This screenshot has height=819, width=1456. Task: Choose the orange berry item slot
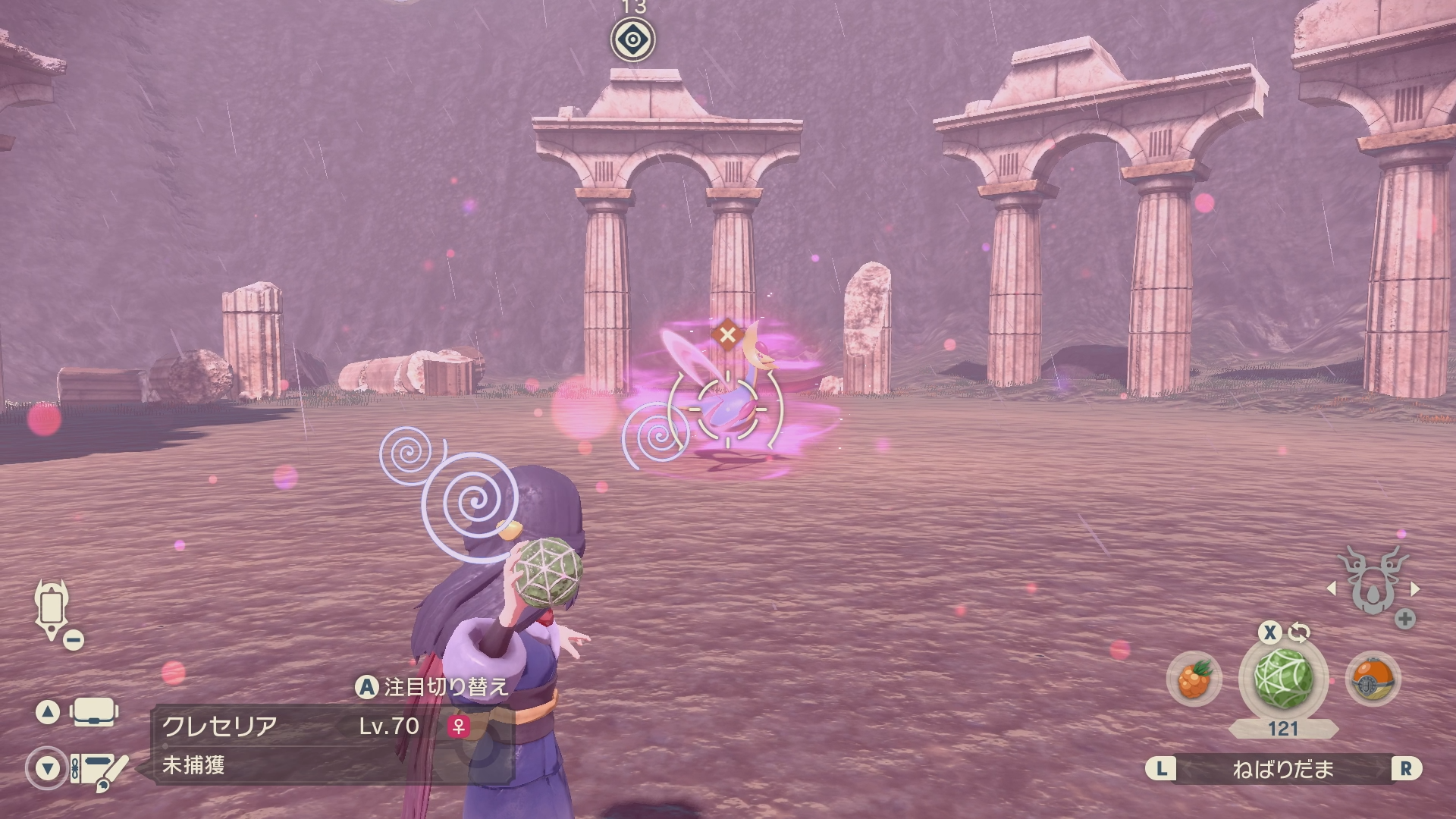(1194, 679)
